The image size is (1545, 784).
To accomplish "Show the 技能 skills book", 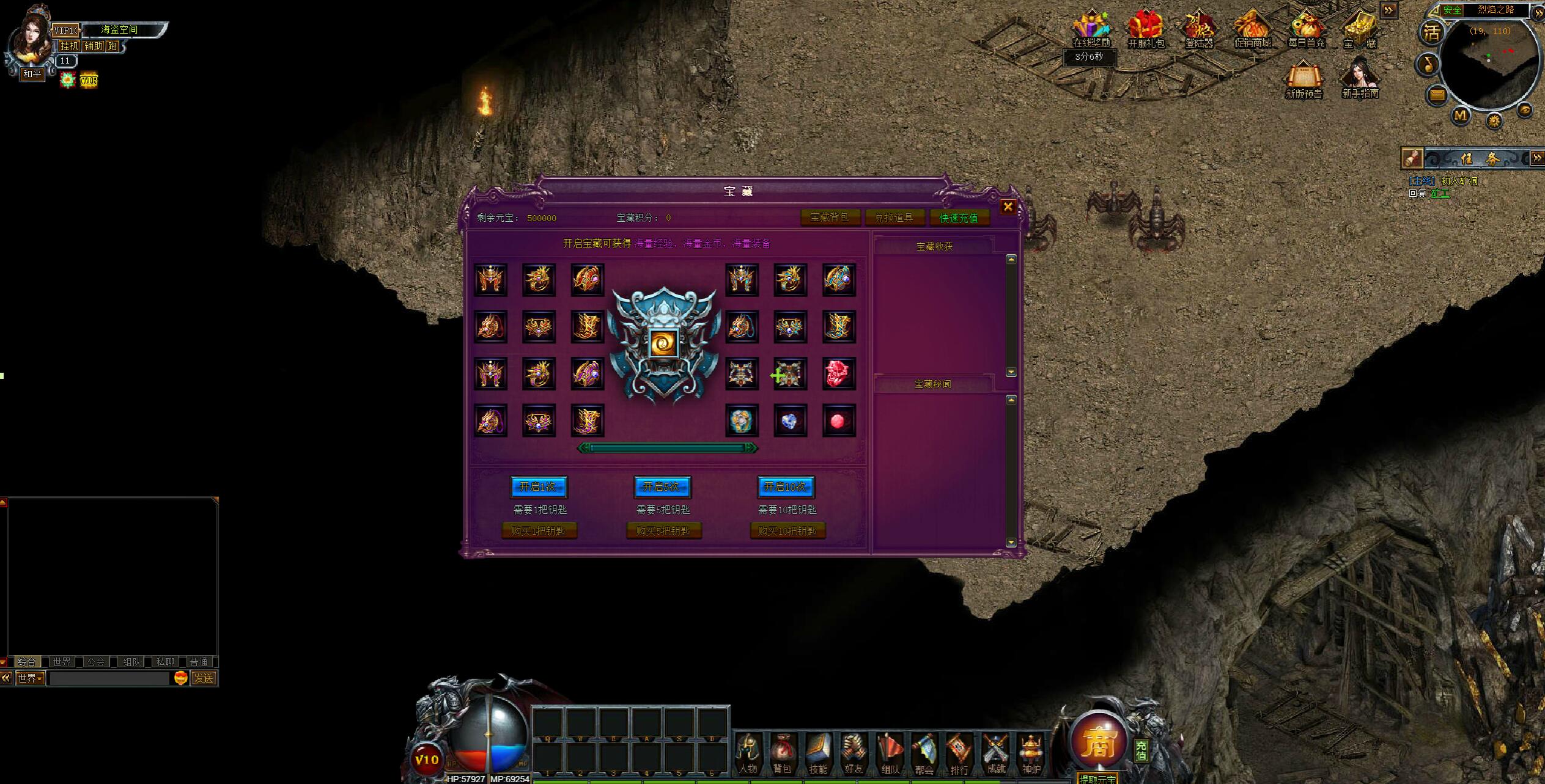I will click(817, 753).
